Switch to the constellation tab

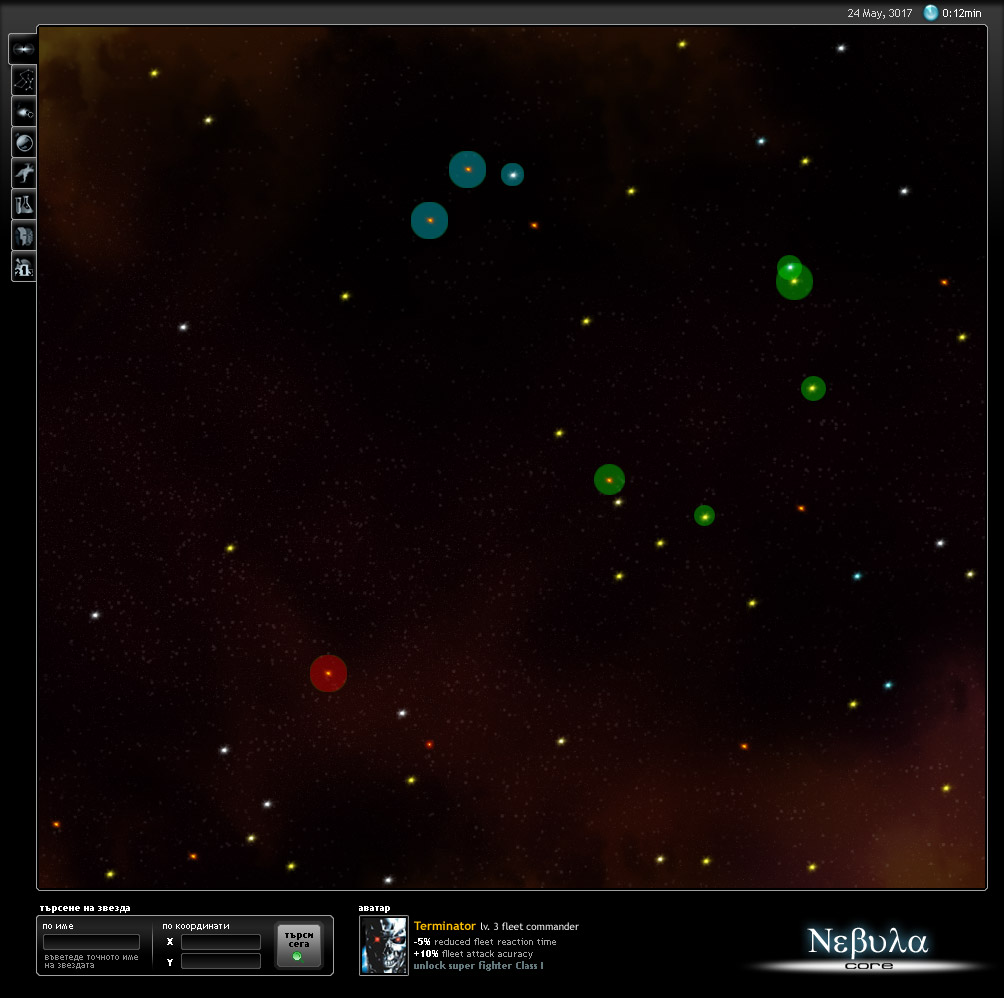pyautogui.click(x=23, y=80)
